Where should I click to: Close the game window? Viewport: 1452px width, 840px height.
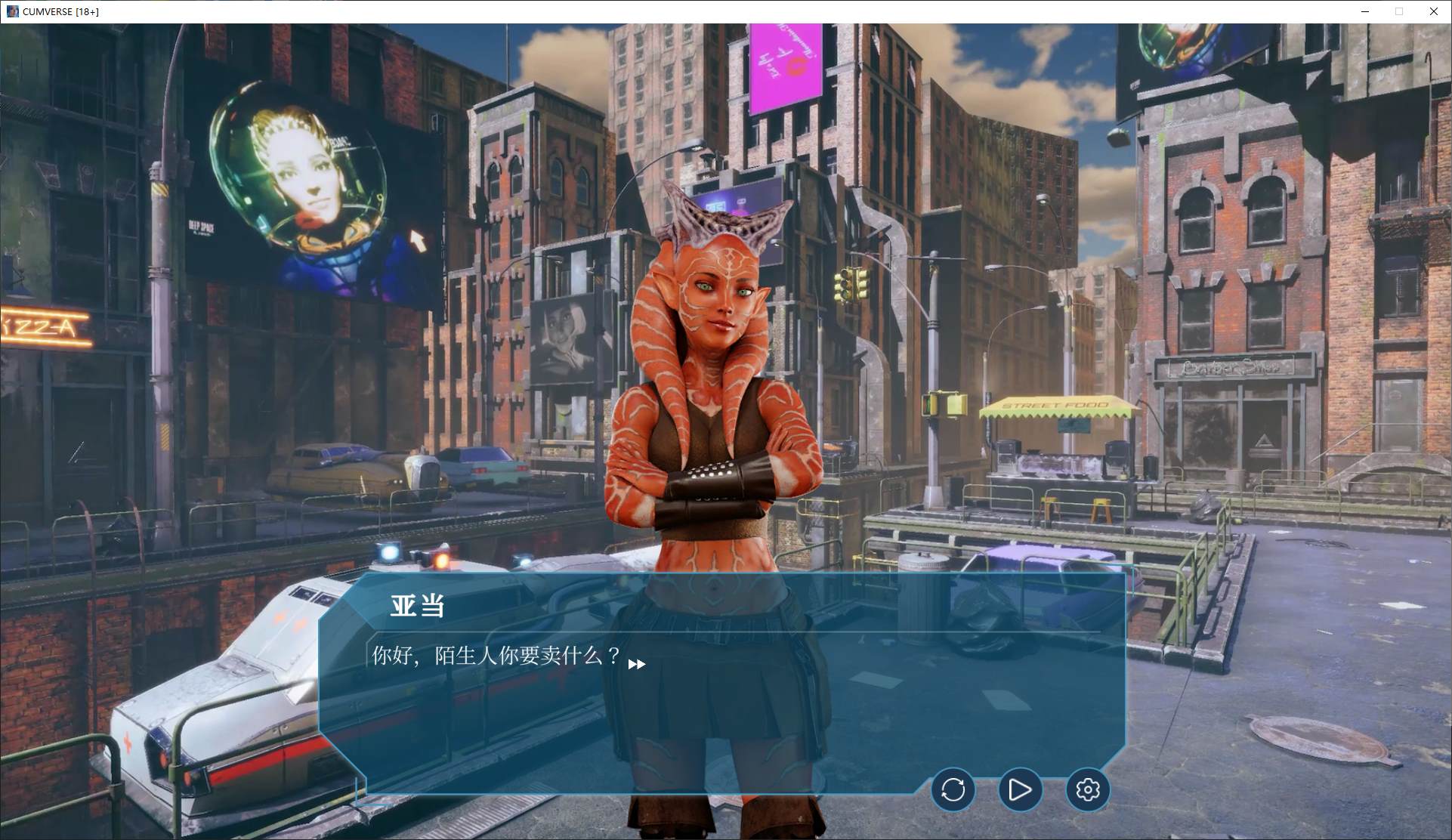tap(1433, 11)
